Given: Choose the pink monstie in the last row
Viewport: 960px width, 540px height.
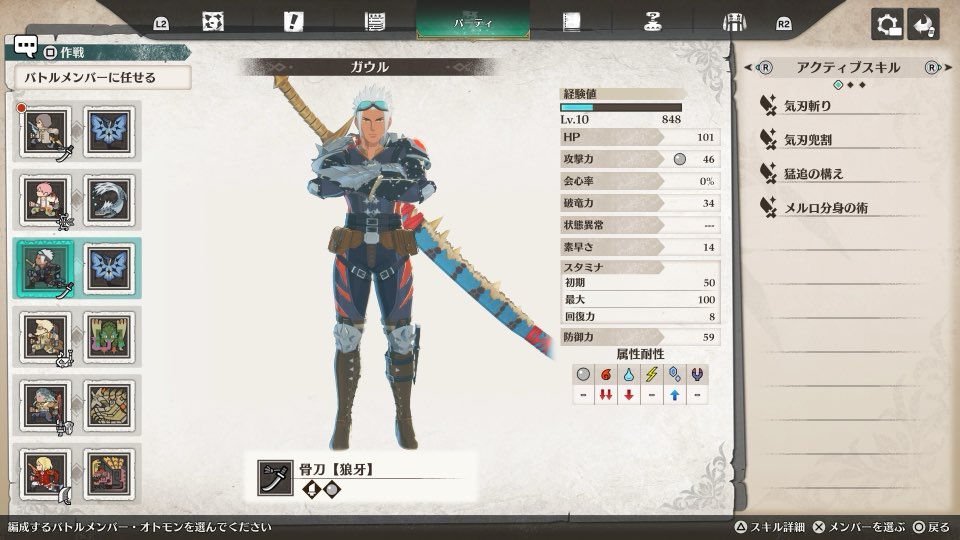Looking at the screenshot, I should (108, 473).
